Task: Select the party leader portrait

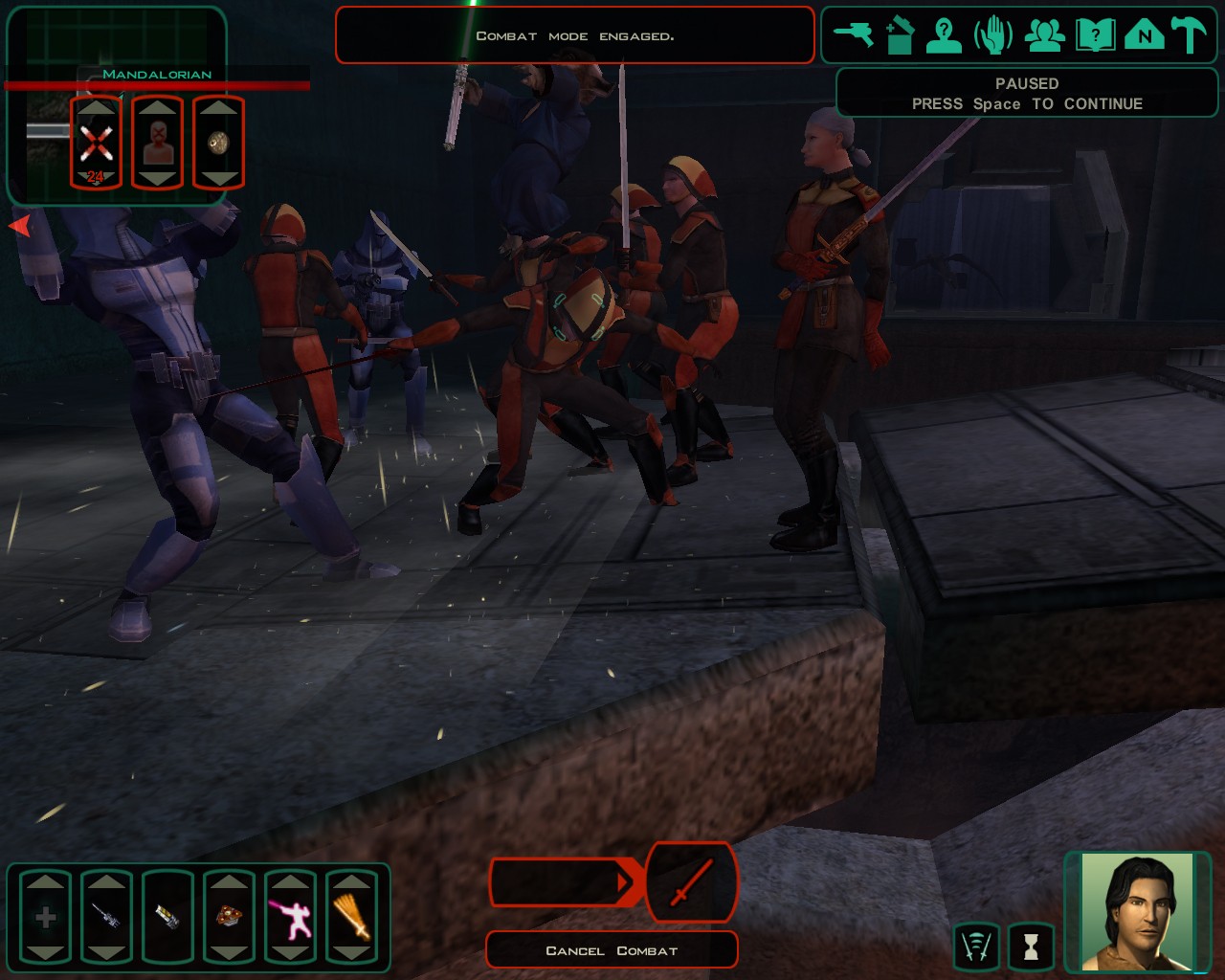Action: pos(1138,911)
